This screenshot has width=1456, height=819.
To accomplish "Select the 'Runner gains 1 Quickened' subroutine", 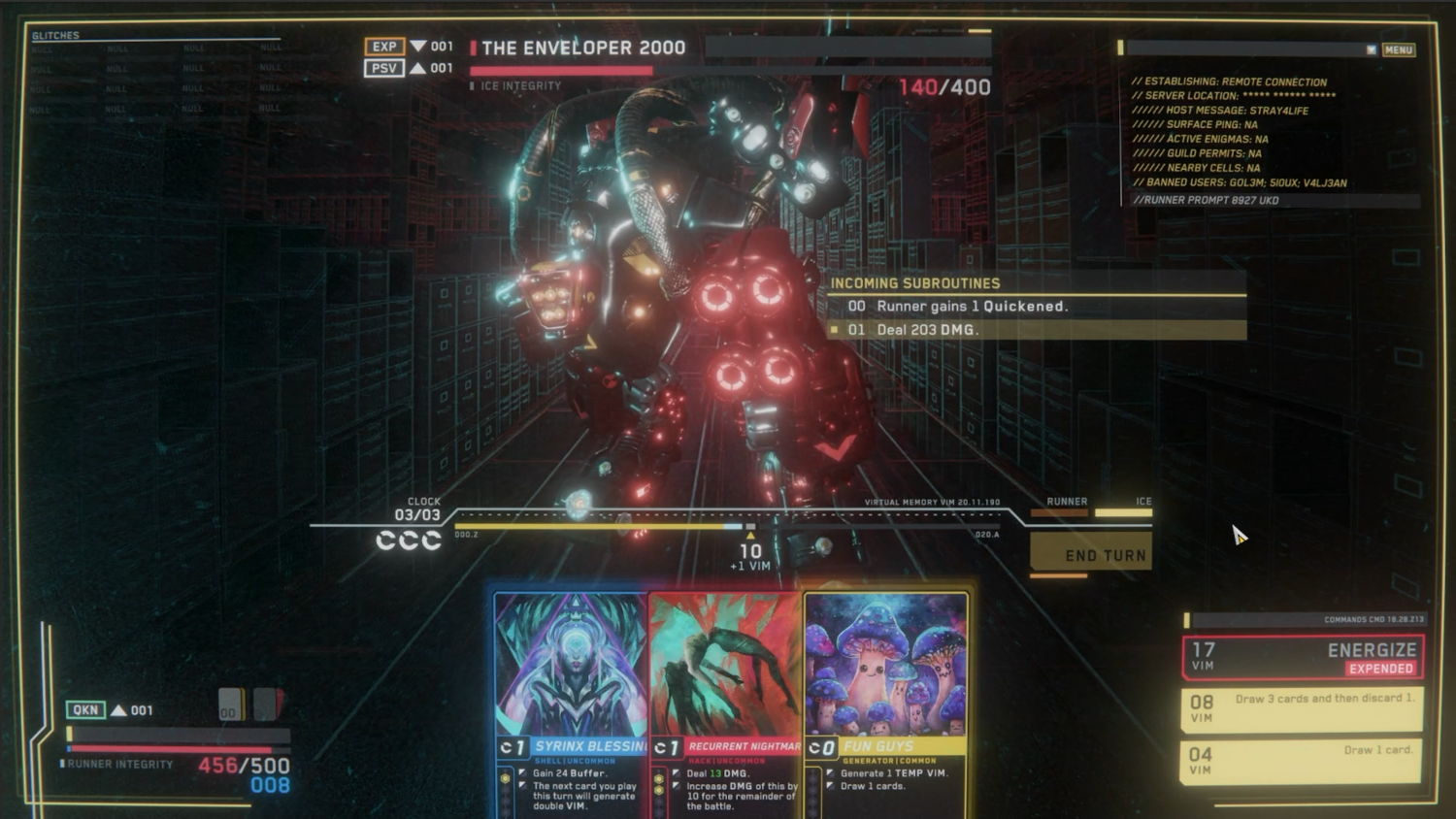I will tap(1037, 307).
